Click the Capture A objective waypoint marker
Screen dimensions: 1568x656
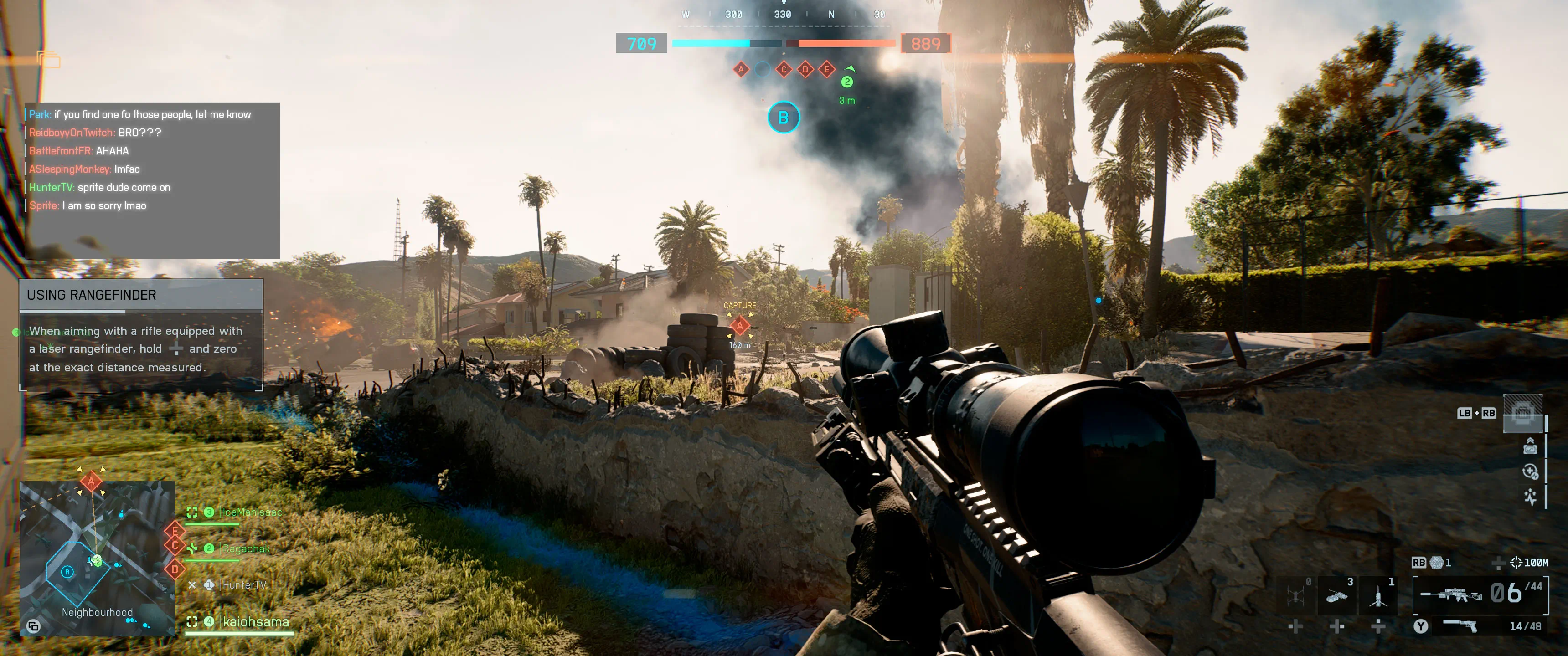coord(740,326)
